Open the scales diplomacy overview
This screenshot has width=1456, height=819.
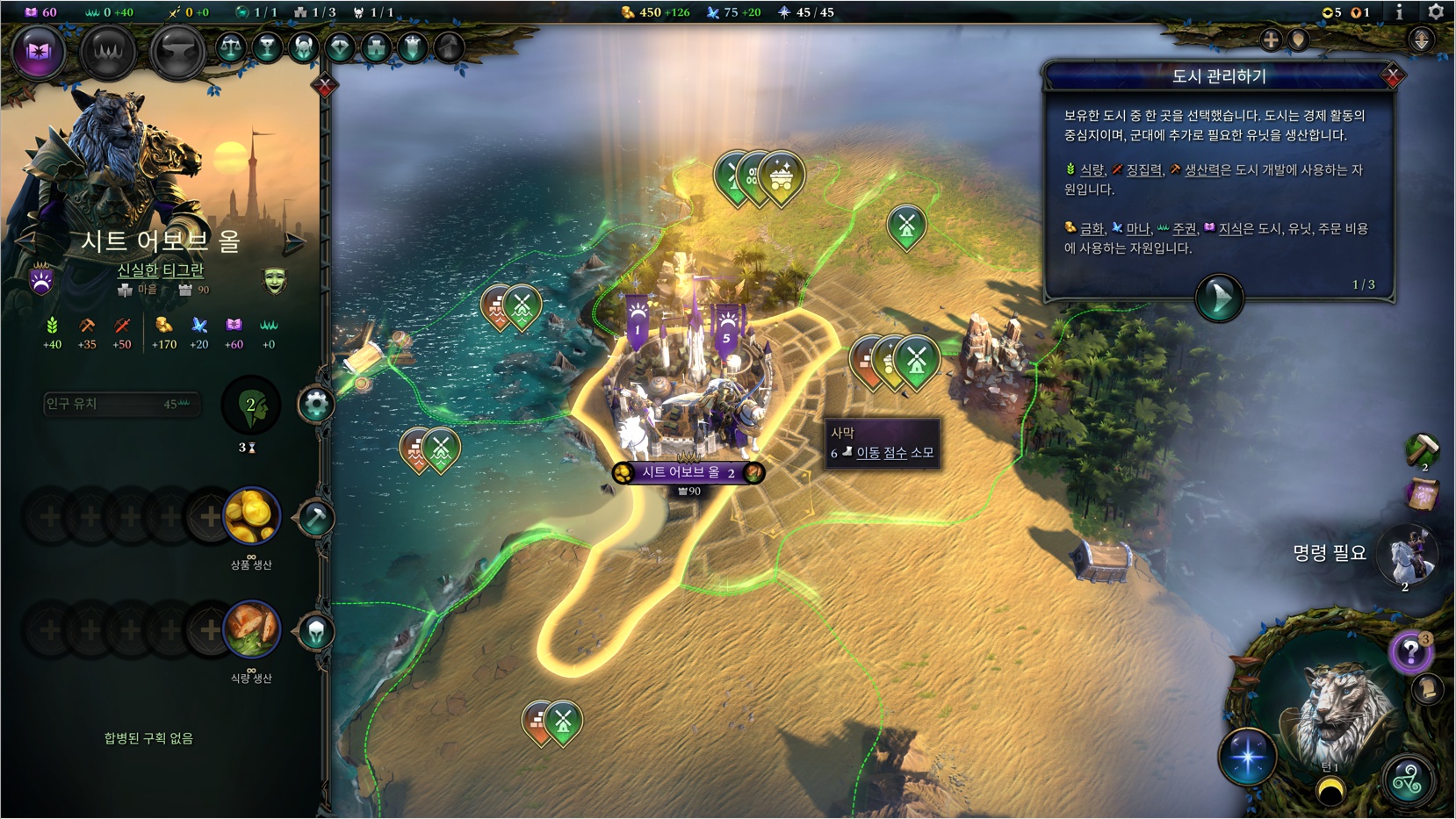pyautogui.click(x=231, y=47)
